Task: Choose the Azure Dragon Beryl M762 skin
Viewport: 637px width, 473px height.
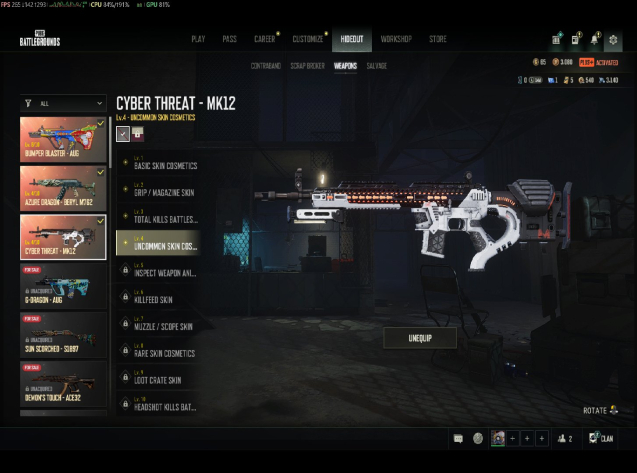Action: click(64, 187)
